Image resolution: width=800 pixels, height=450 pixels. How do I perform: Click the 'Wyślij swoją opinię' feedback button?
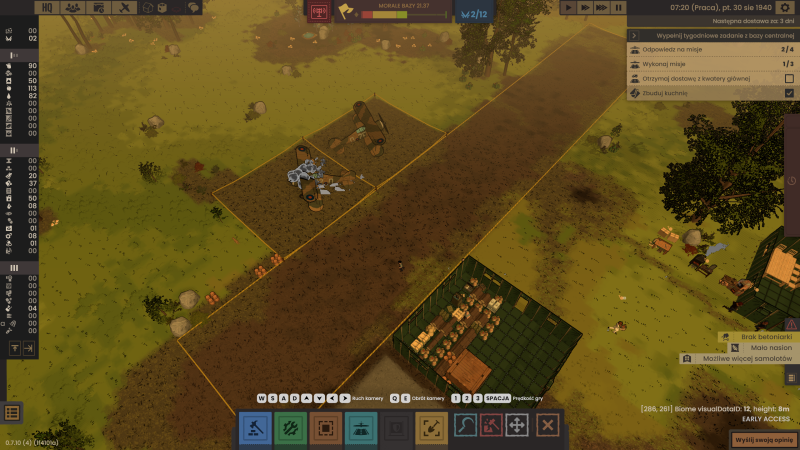(762, 439)
